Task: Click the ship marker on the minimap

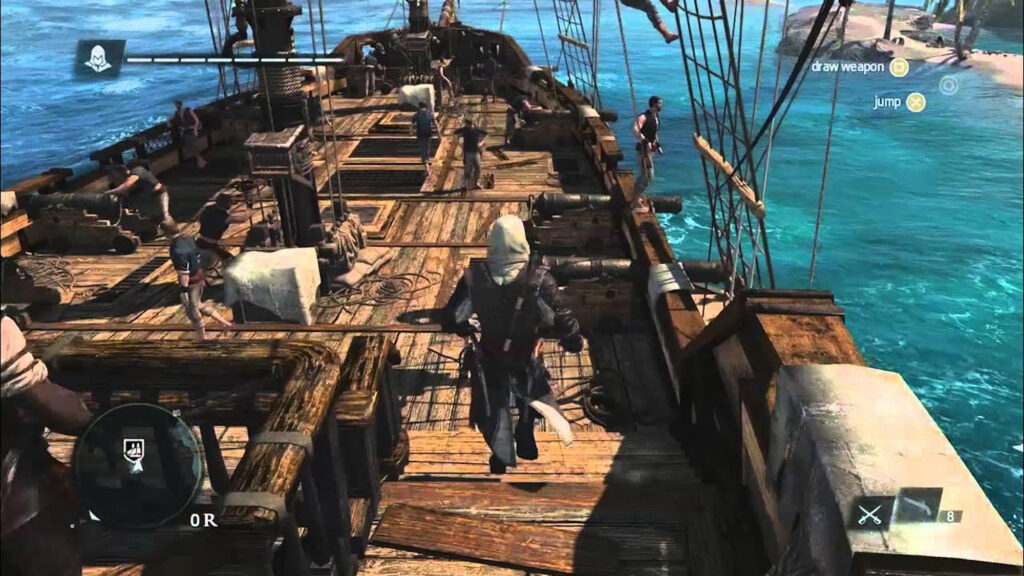Action: (133, 452)
